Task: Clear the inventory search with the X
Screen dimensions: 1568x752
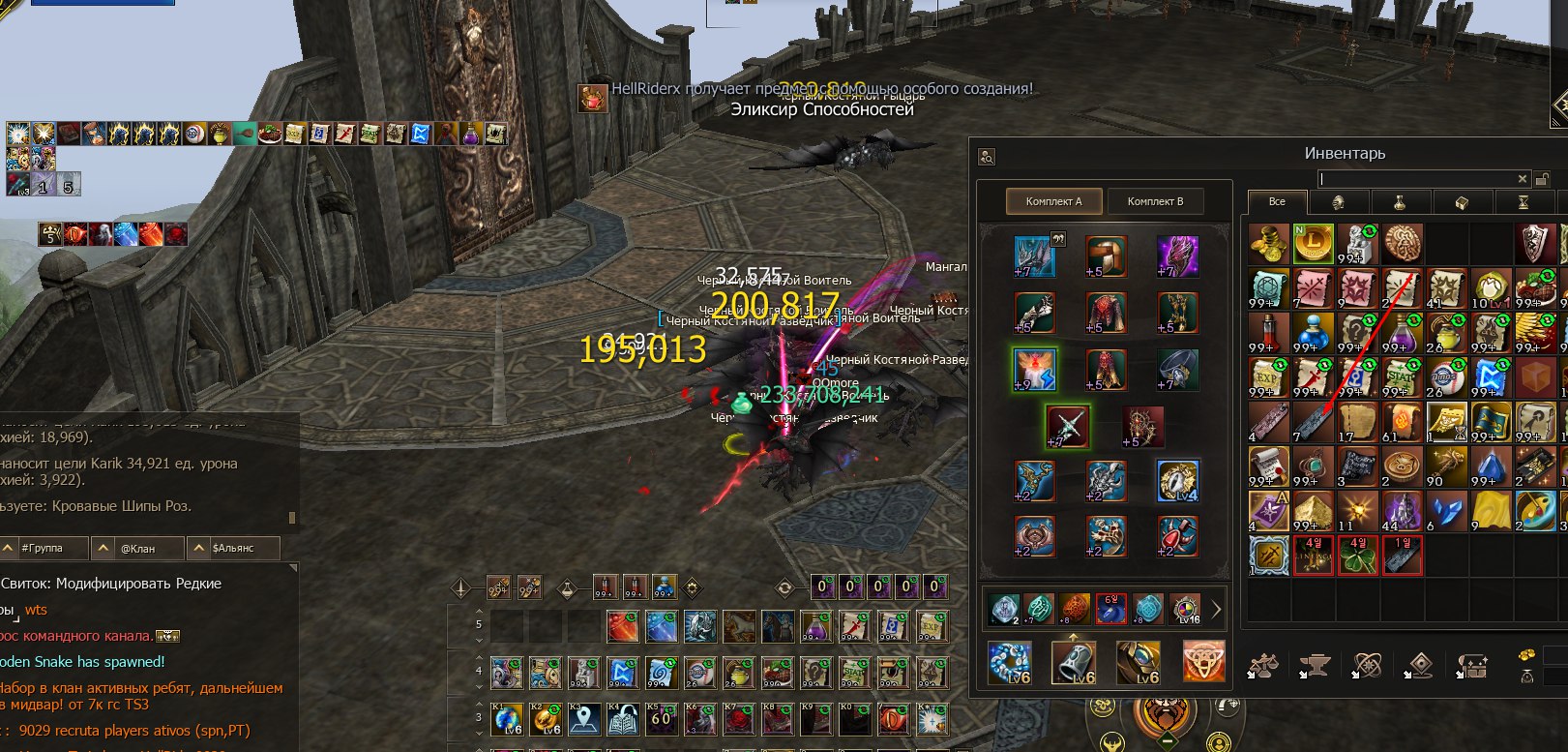Action: [1522, 179]
